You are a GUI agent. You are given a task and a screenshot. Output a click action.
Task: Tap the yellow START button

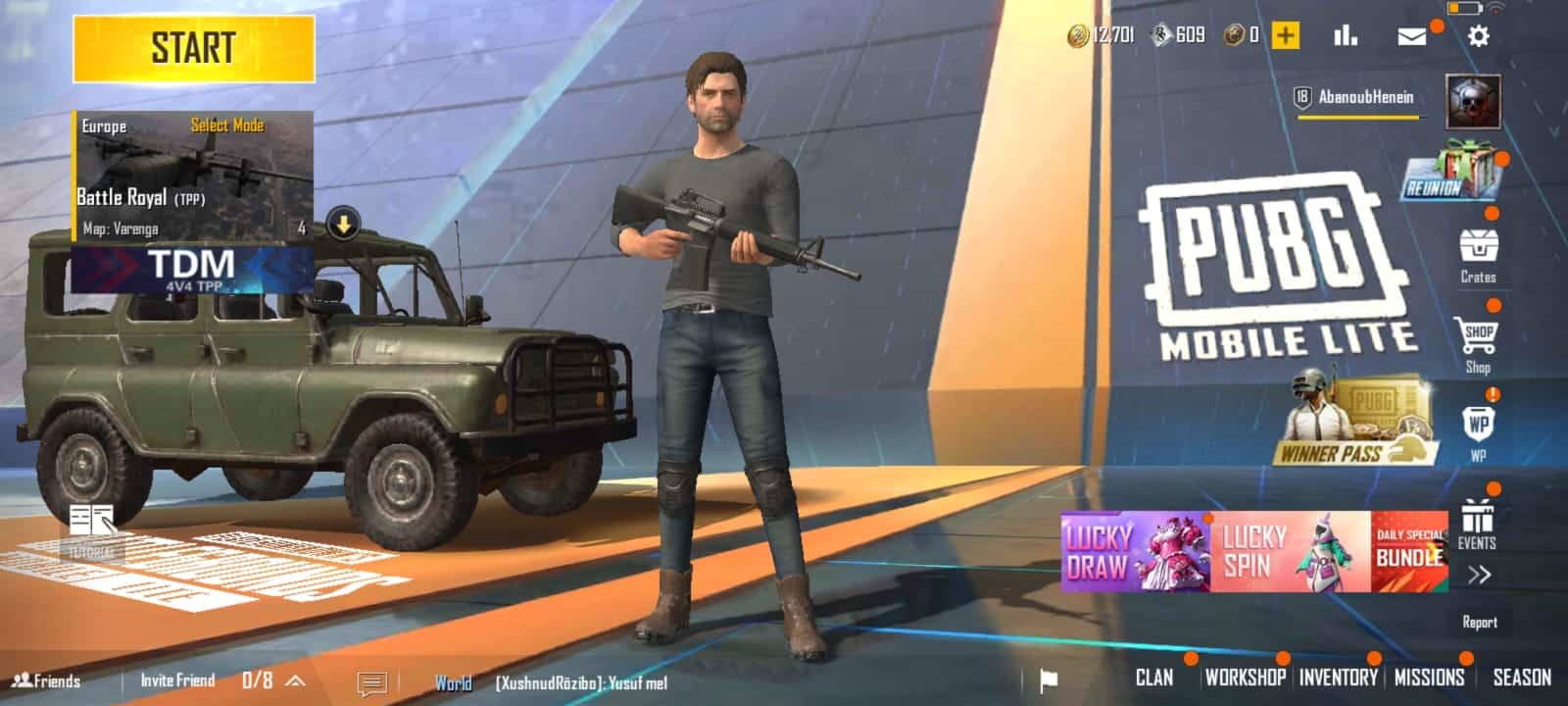pyautogui.click(x=193, y=48)
